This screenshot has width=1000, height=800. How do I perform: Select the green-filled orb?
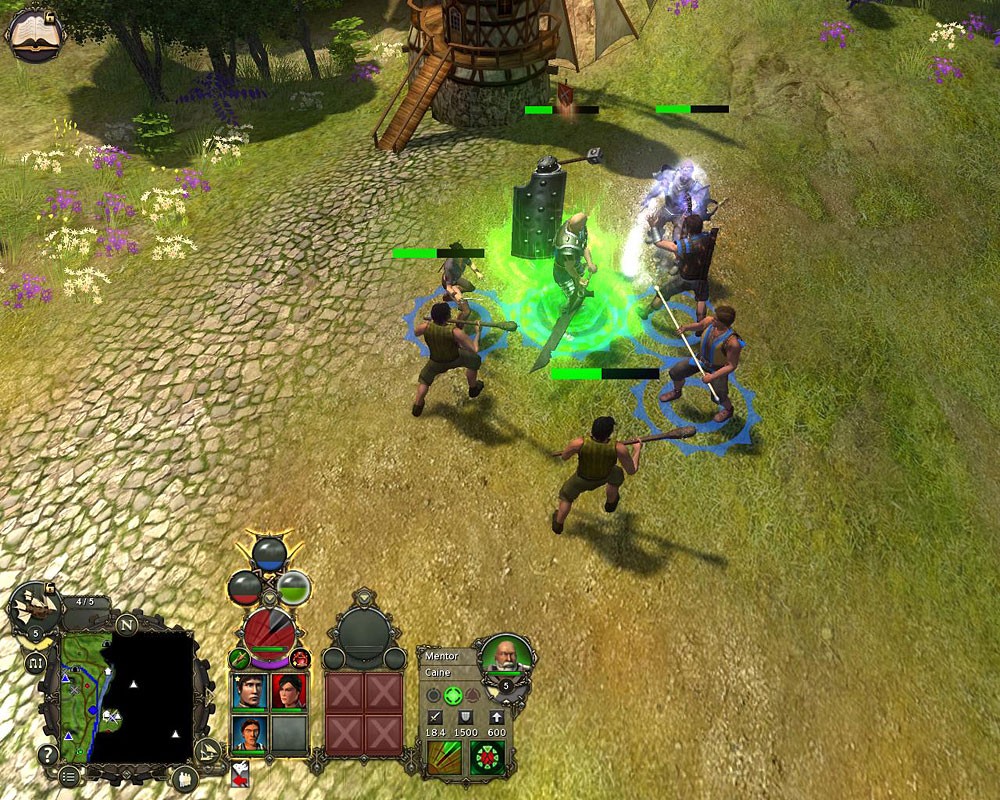(x=294, y=586)
